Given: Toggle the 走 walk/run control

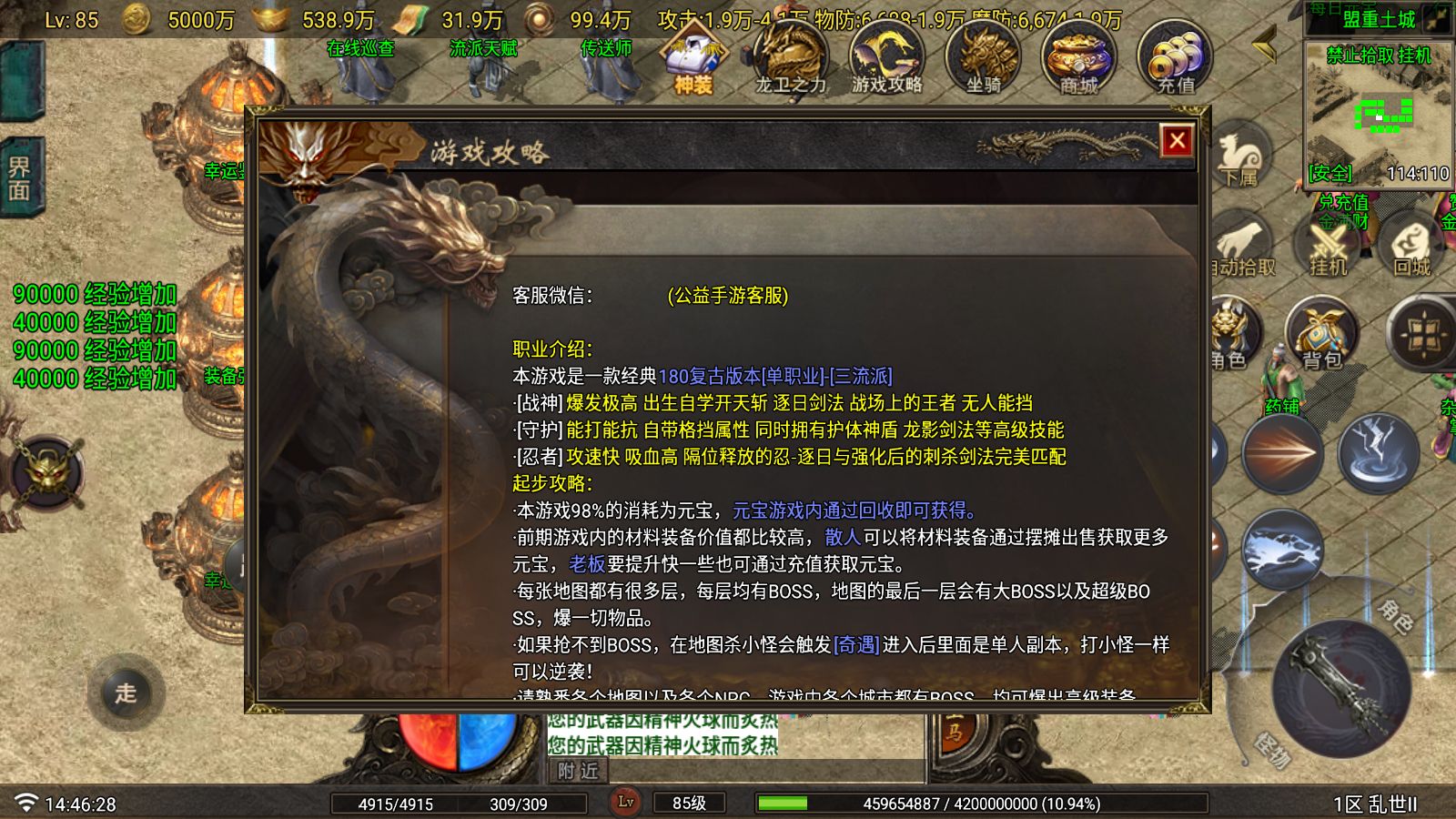Looking at the screenshot, I should pos(127,693).
